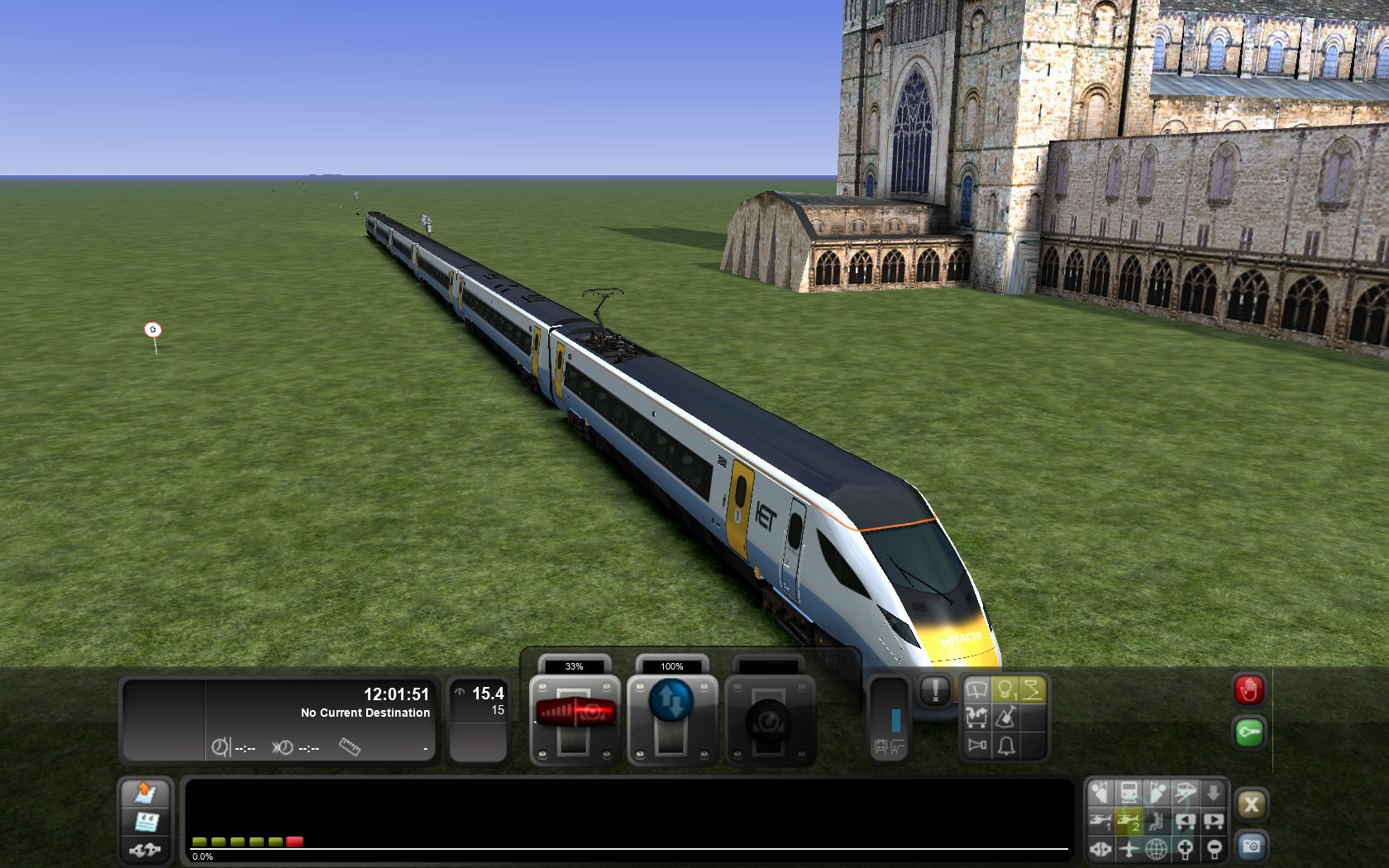
Task: Take a screenshot with the camera button
Action: tap(1251, 847)
